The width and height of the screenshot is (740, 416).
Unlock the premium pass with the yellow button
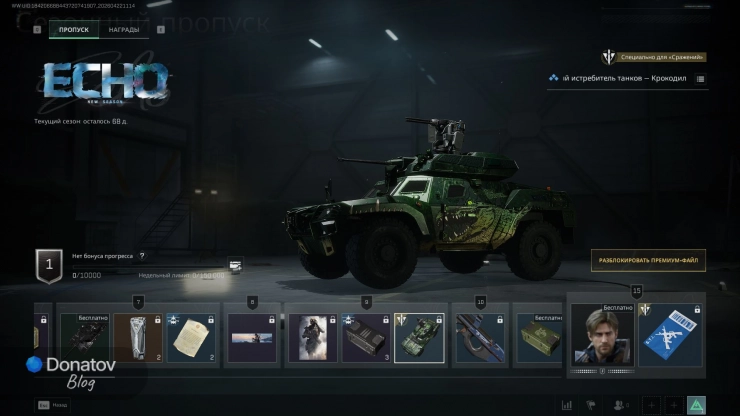[x=647, y=260]
